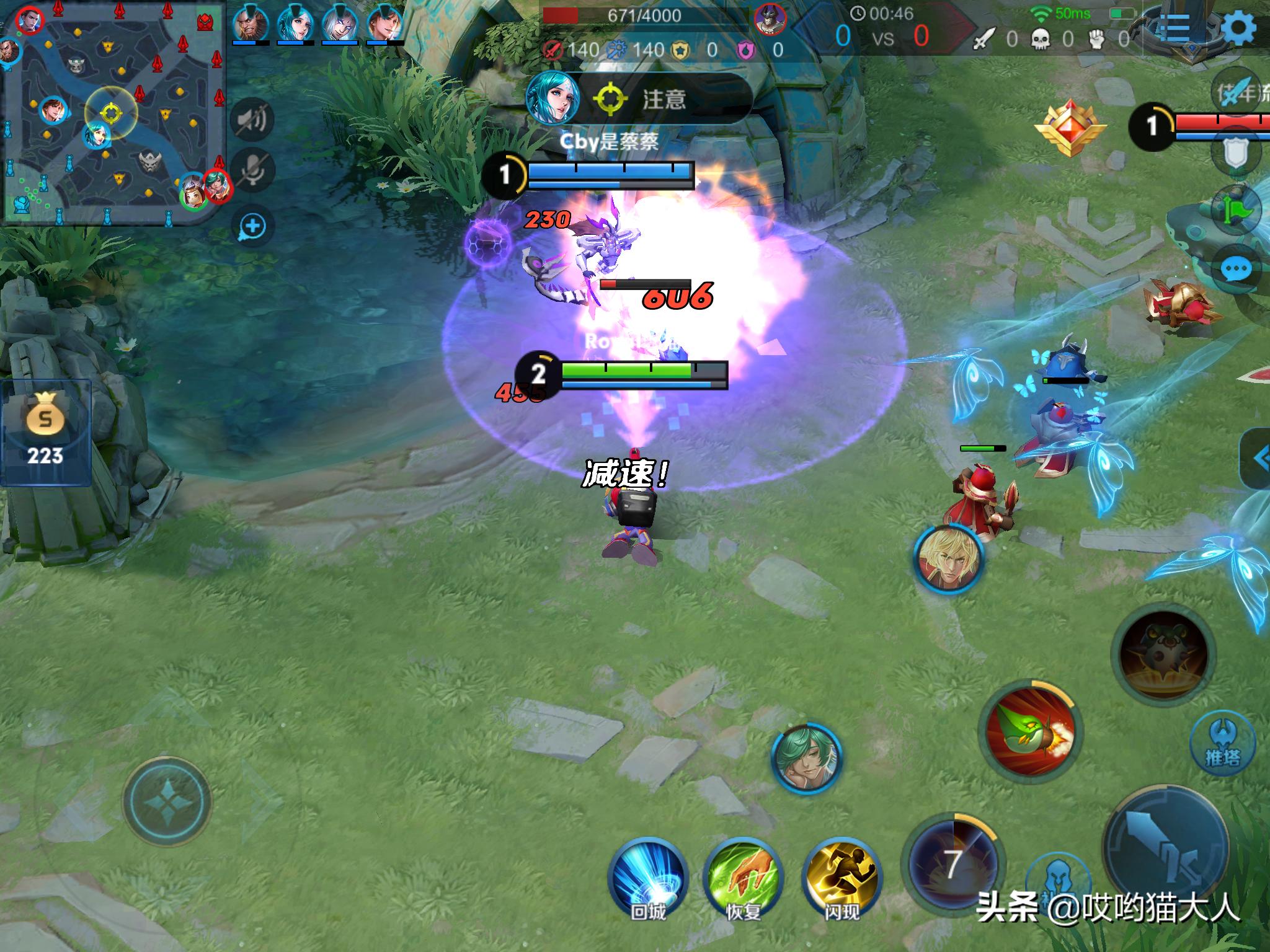This screenshot has width=1270, height=952.
Task: Tap the minimap
Action: [x=113, y=113]
